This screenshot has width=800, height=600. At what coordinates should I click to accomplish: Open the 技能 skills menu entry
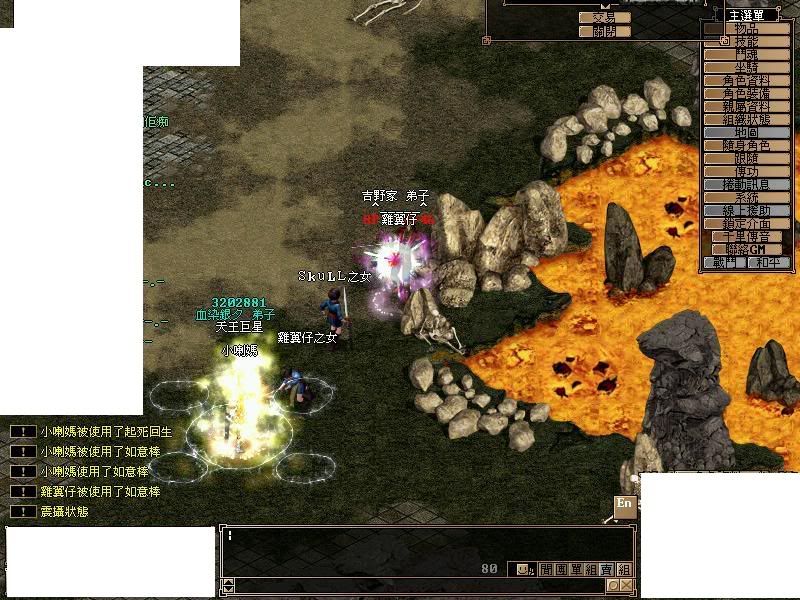tap(746, 42)
